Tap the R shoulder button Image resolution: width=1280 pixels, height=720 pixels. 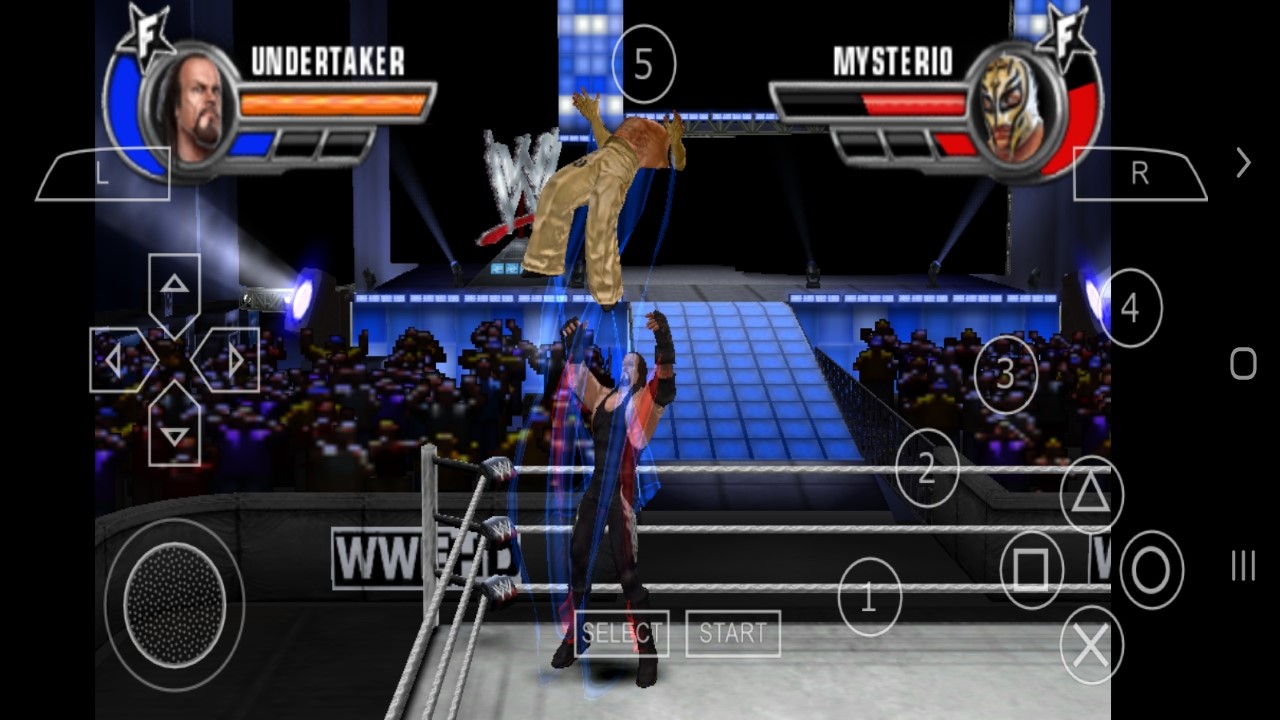point(1139,174)
